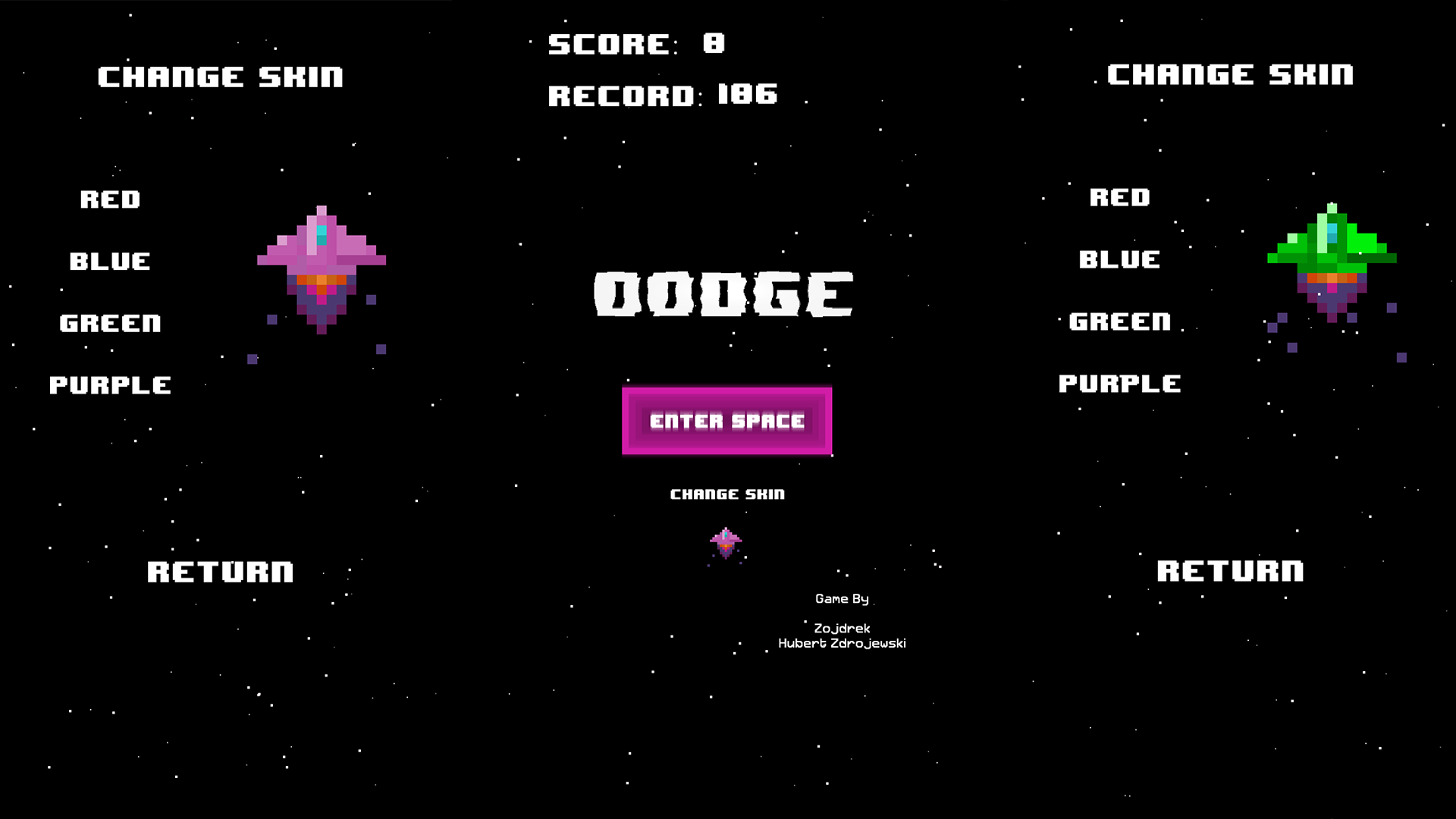This screenshot has height=819, width=1456.
Task: Click the RECORD: 186 text
Action: 662,94
